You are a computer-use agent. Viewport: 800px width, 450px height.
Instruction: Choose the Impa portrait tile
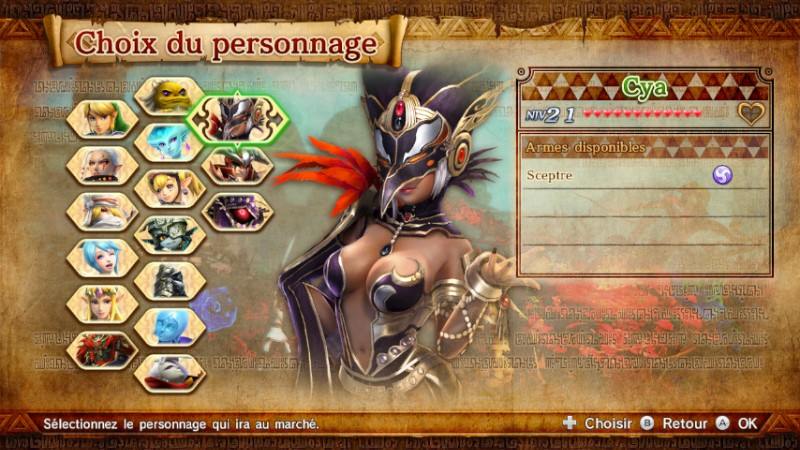103,165
